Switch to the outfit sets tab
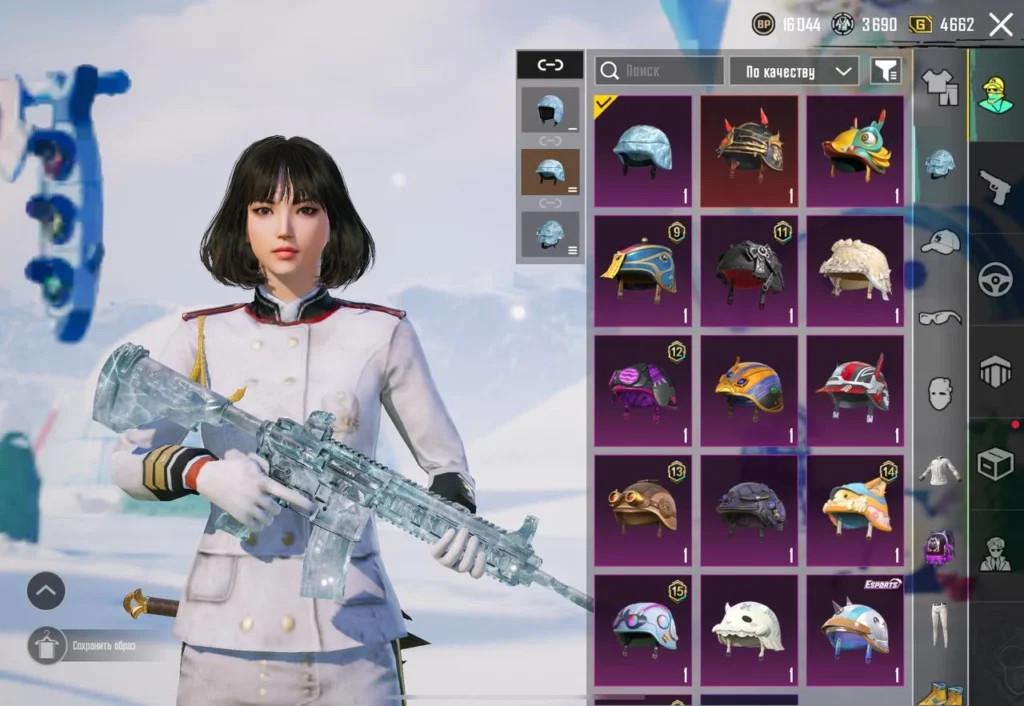Viewport: 1024px width, 706px height. (x=939, y=88)
